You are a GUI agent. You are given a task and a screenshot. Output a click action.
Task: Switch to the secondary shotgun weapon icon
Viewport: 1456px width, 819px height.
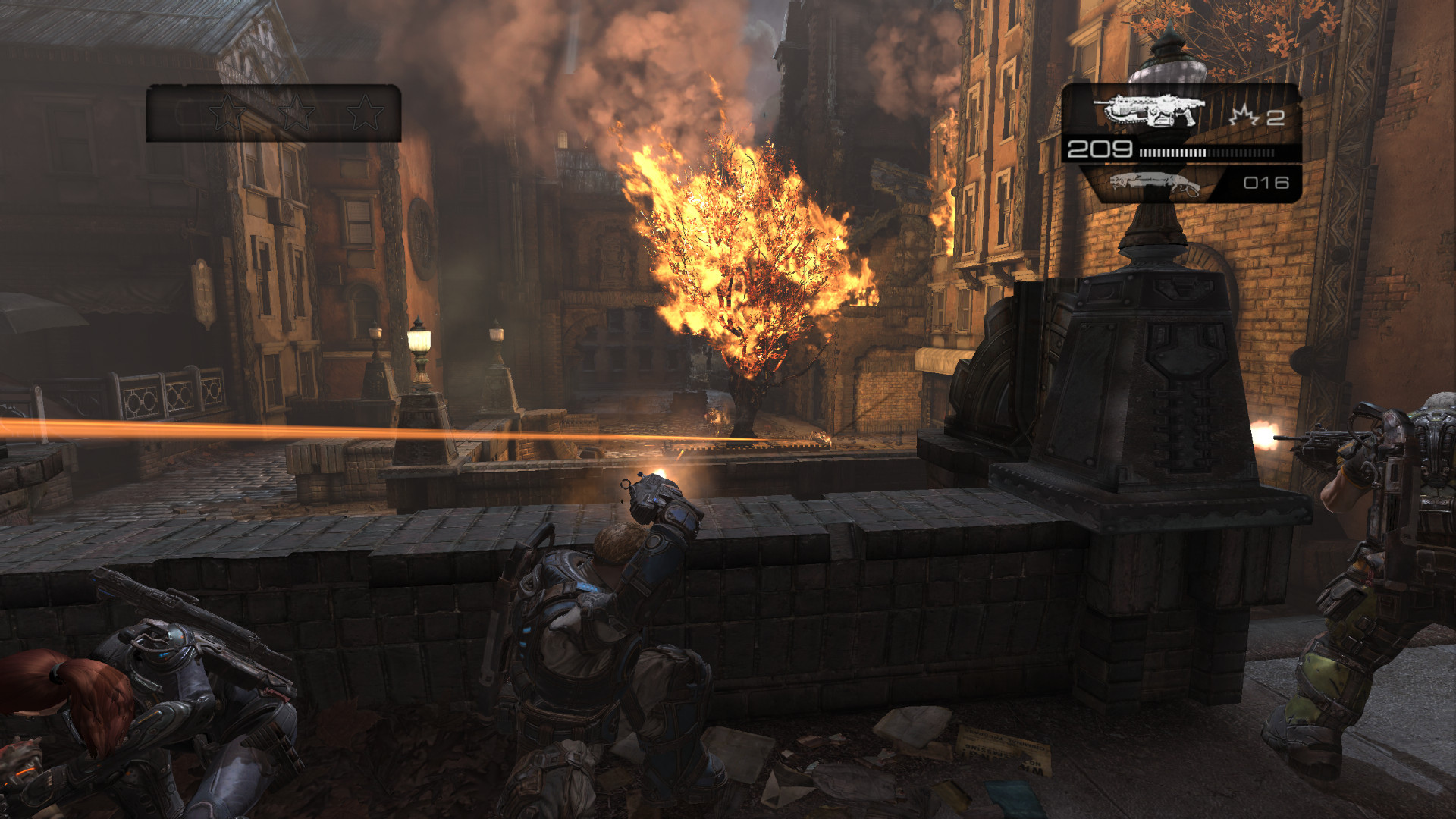pos(1154,184)
